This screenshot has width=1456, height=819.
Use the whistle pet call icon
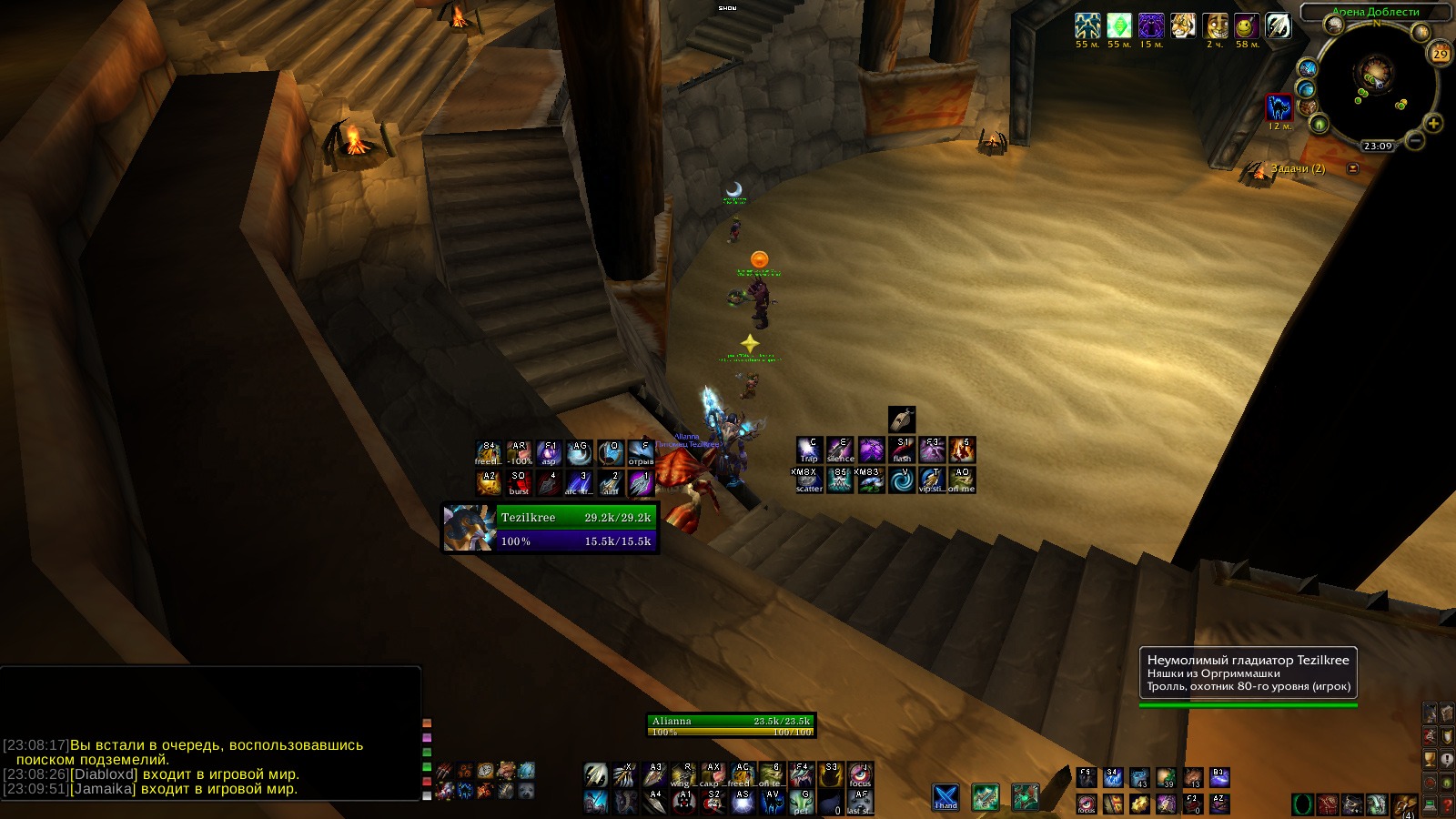click(901, 420)
